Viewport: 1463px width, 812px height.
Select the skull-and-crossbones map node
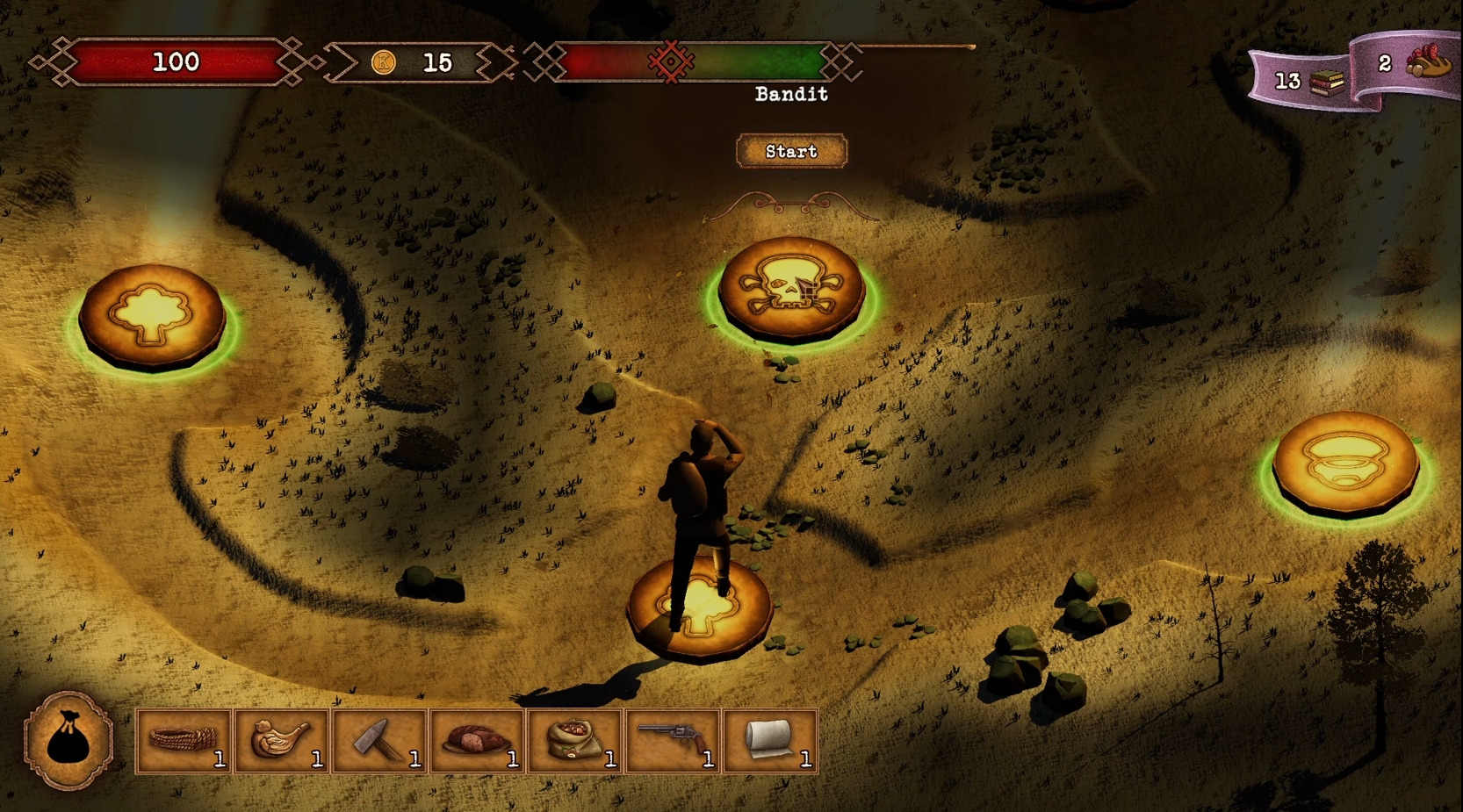pyautogui.click(x=790, y=288)
